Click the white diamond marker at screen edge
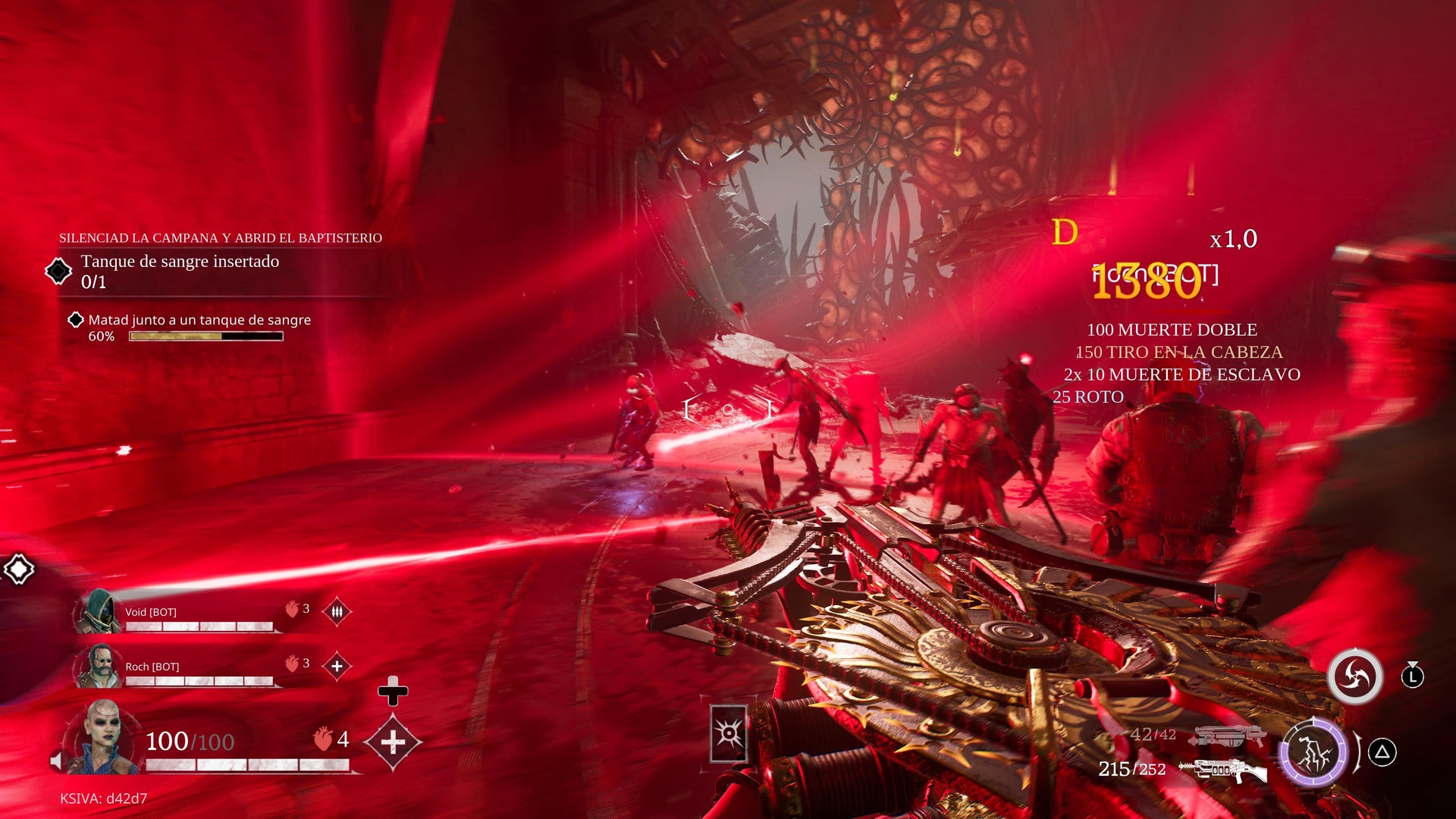 click(x=19, y=569)
